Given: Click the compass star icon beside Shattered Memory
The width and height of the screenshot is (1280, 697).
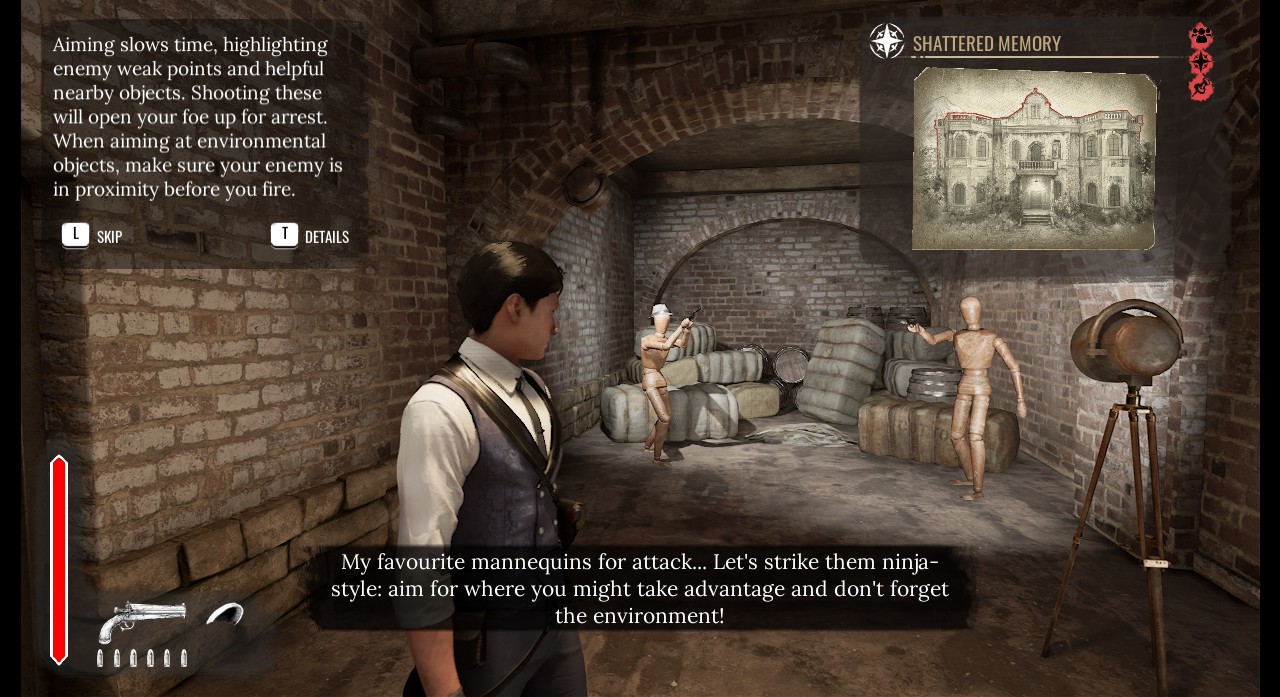Looking at the screenshot, I should tap(887, 42).
